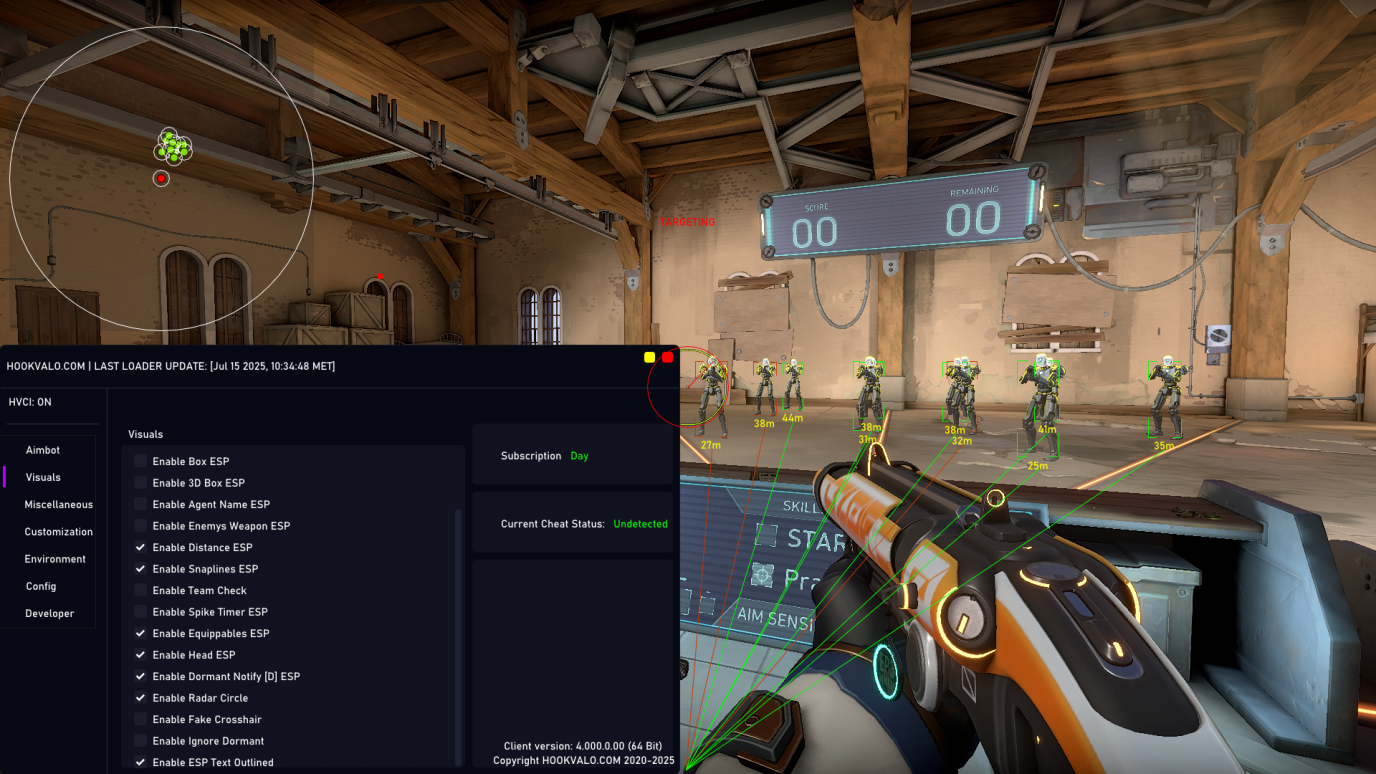Check Enable Enemys Weapon ESP
Viewport: 1376px width, 774px height.
coord(141,526)
